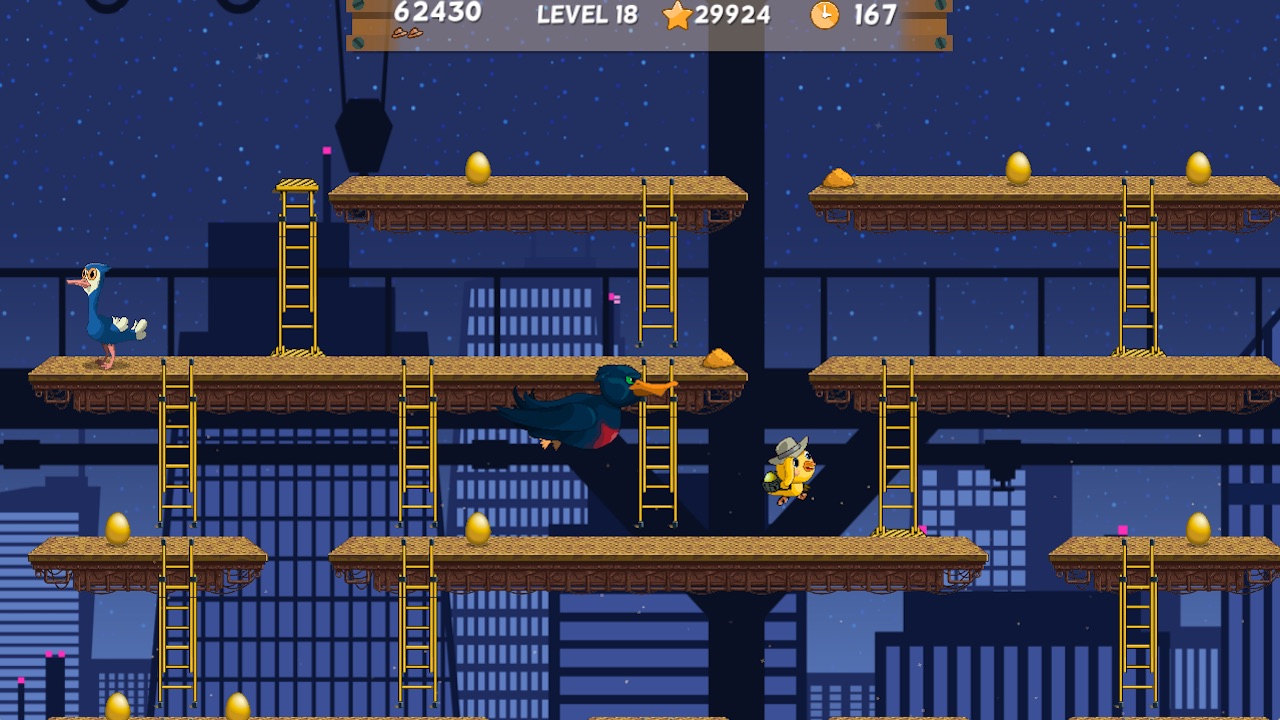Click the clock timer icon in HUD
1280x720 pixels.
(x=824, y=16)
